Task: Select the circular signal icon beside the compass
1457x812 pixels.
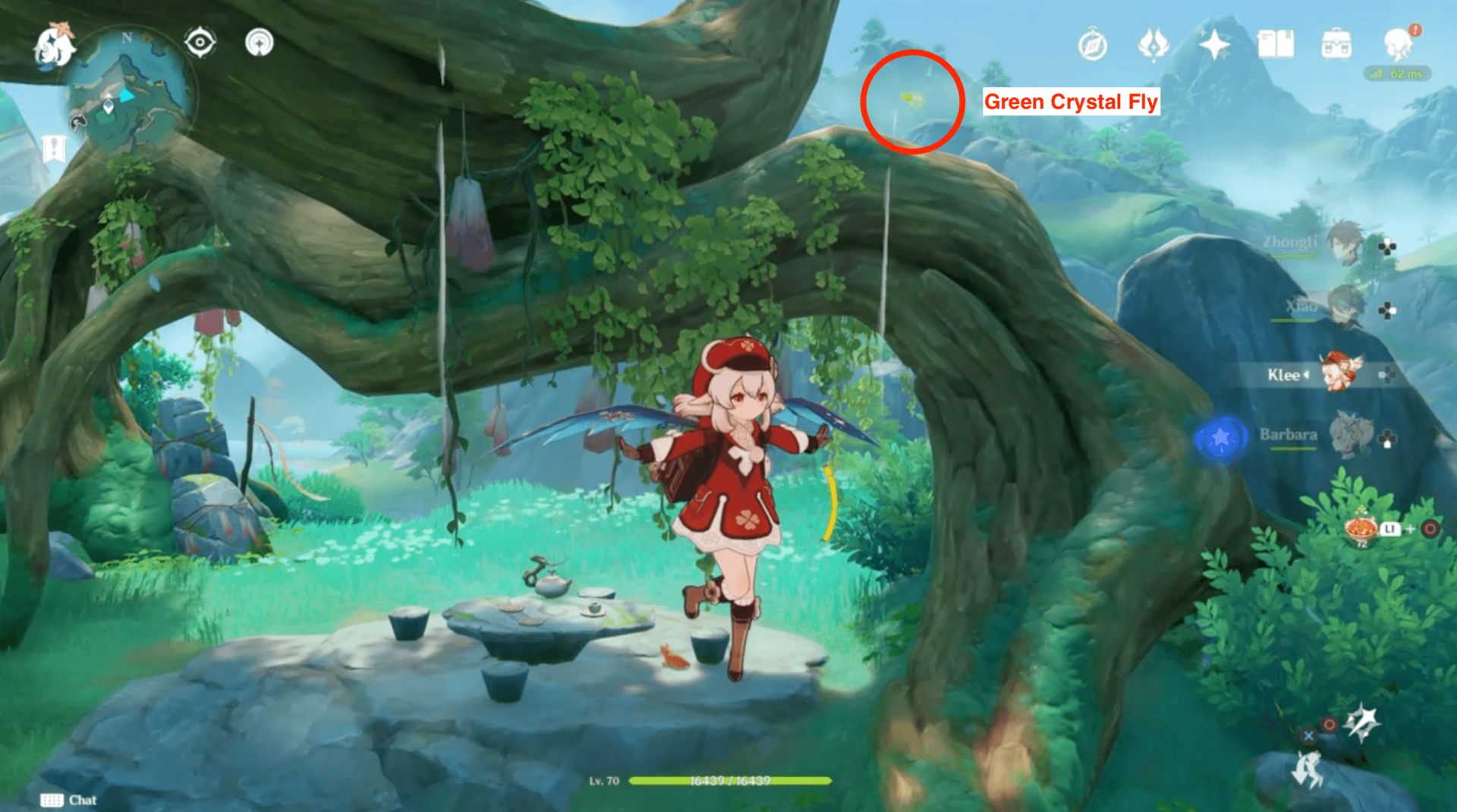Action: (258, 43)
